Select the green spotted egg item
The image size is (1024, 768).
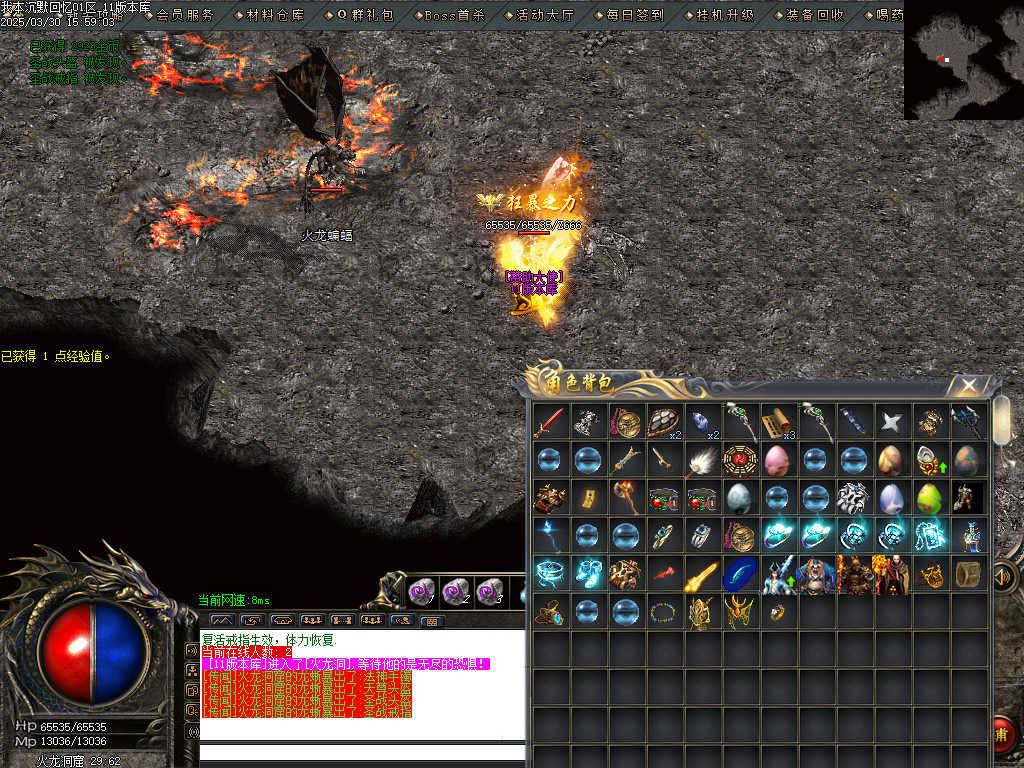(x=930, y=499)
